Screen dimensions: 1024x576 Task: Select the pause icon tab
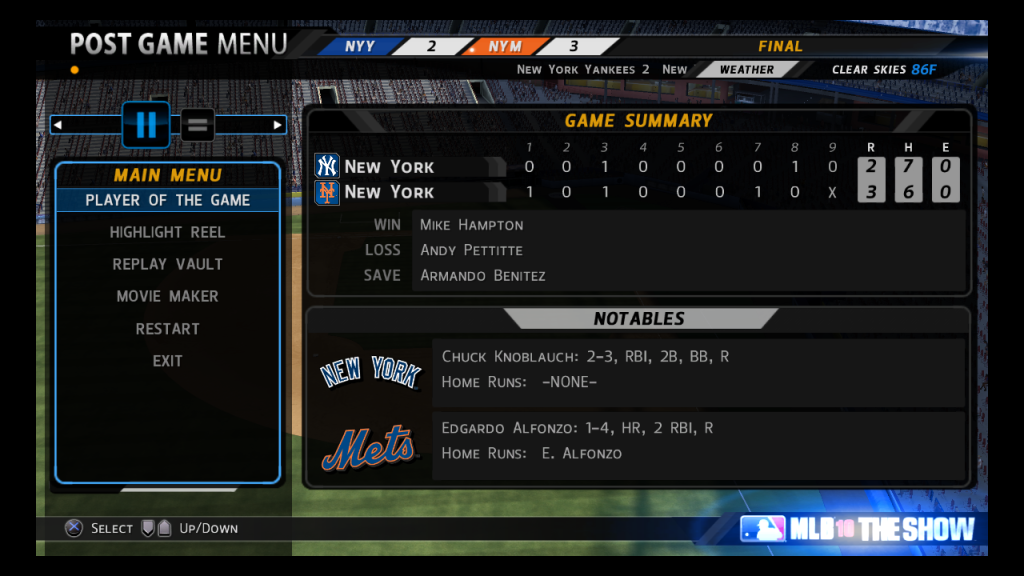[146, 125]
